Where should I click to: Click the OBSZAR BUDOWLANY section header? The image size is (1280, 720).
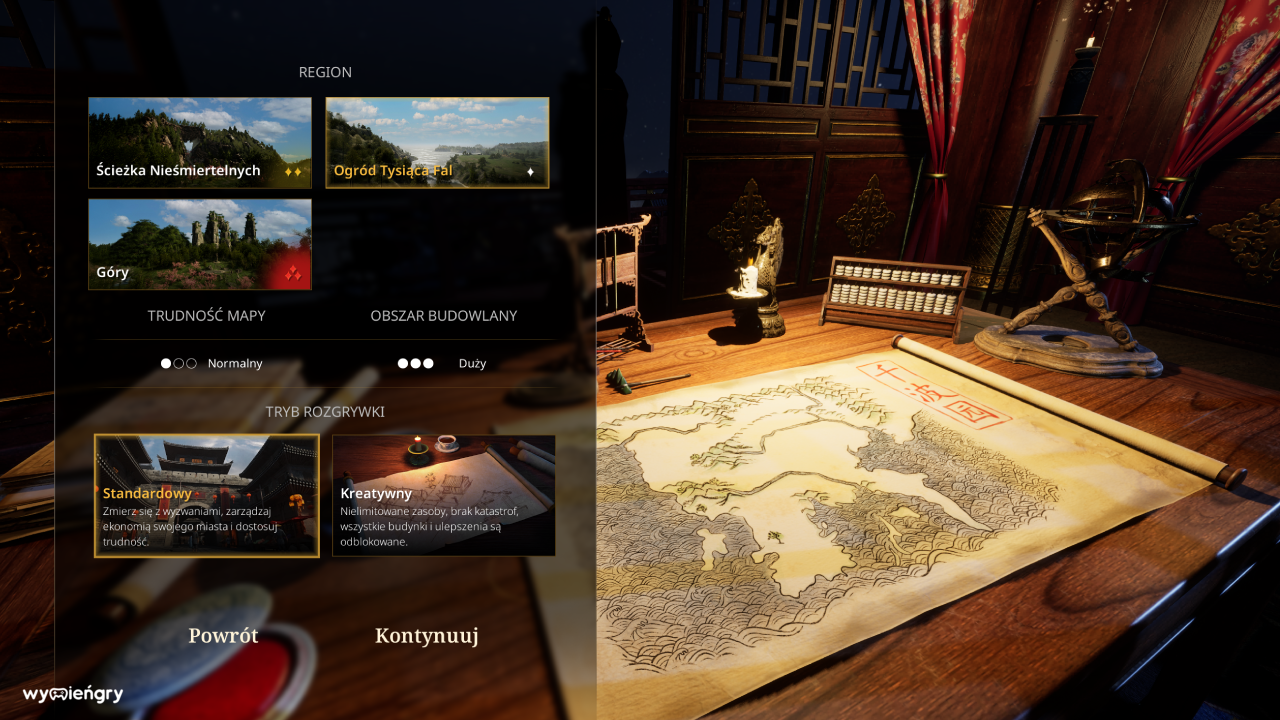tap(444, 315)
